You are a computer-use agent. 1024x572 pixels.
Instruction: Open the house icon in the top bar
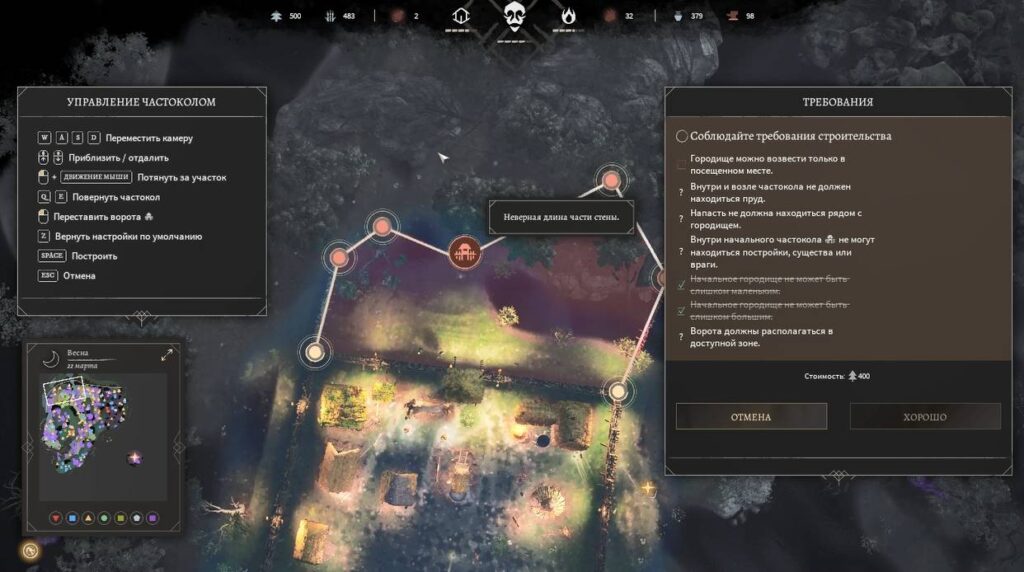click(461, 16)
